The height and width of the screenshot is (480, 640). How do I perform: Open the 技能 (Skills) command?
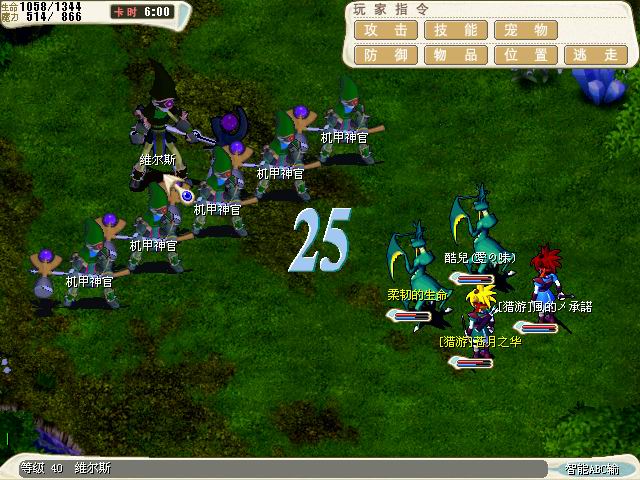tap(456, 30)
